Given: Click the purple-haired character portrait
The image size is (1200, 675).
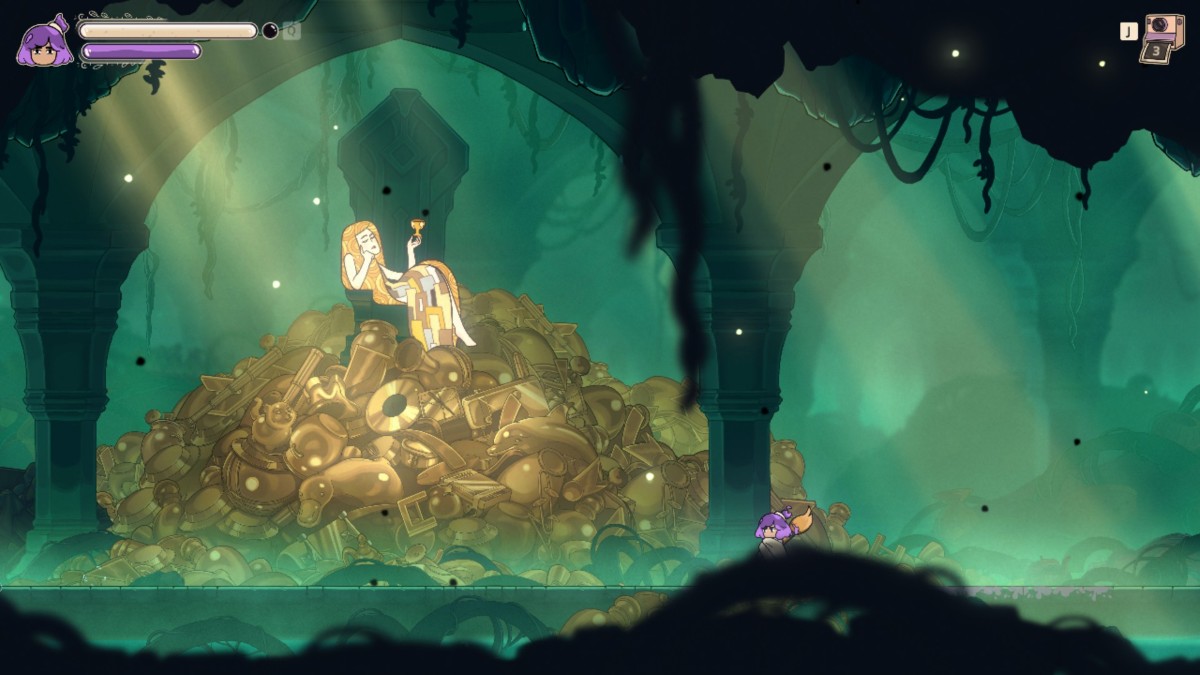Looking at the screenshot, I should click(44, 43).
